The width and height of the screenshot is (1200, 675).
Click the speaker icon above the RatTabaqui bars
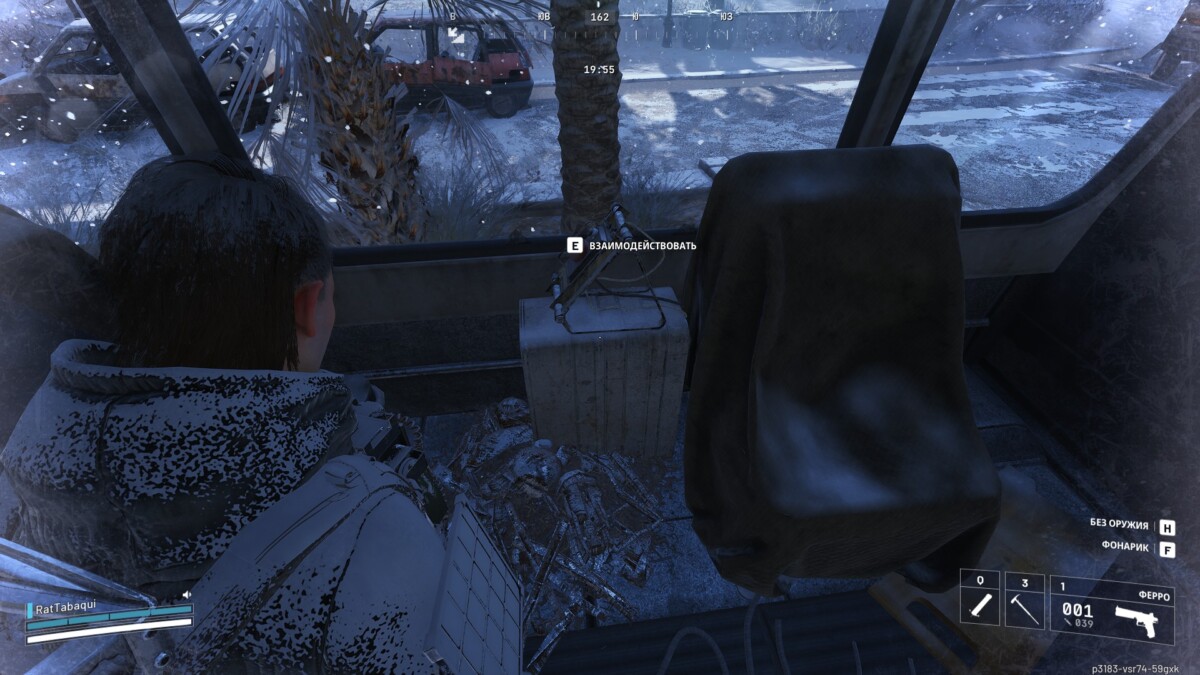pyautogui.click(x=187, y=595)
